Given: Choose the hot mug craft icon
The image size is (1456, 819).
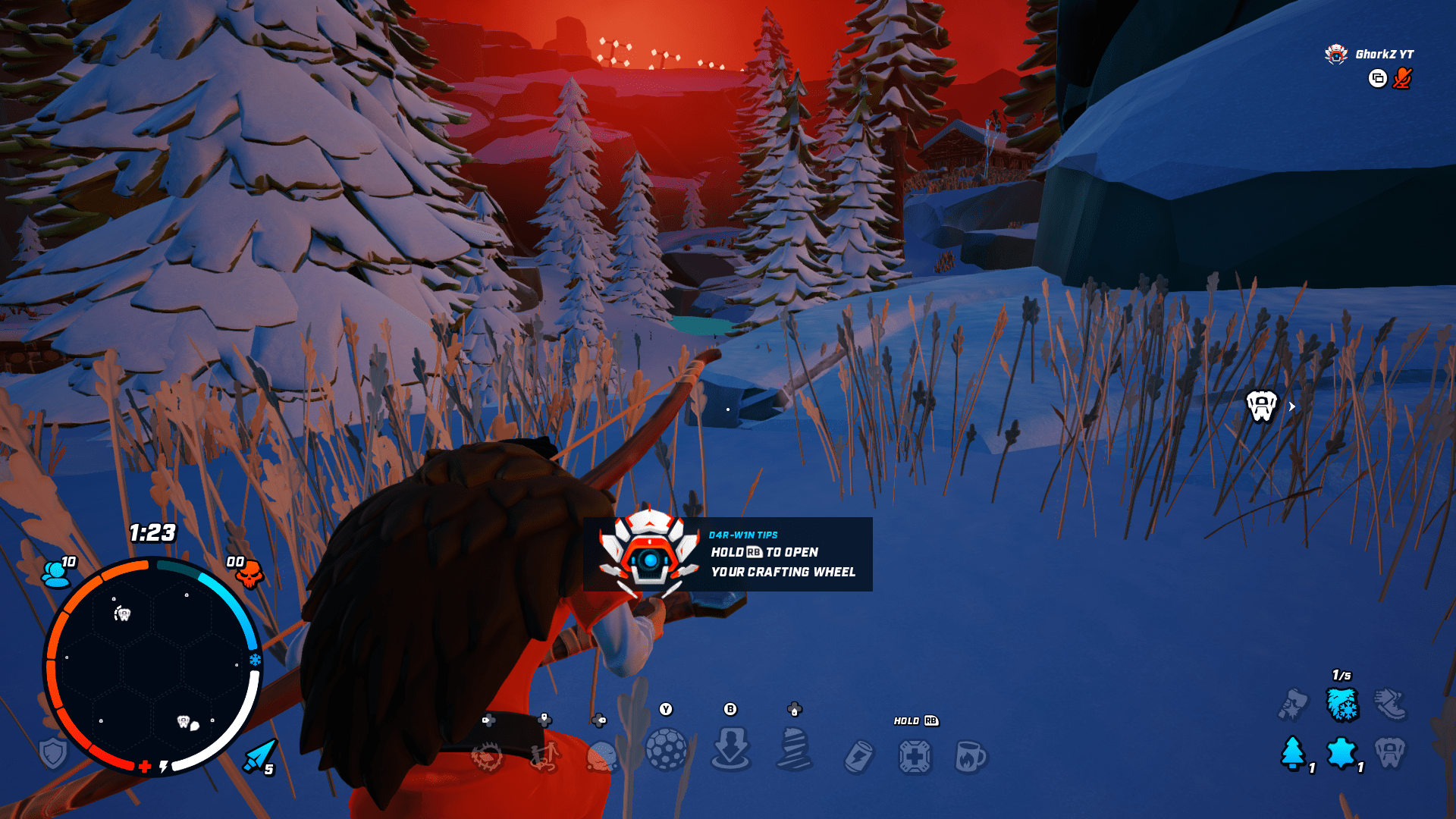Looking at the screenshot, I should (970, 757).
